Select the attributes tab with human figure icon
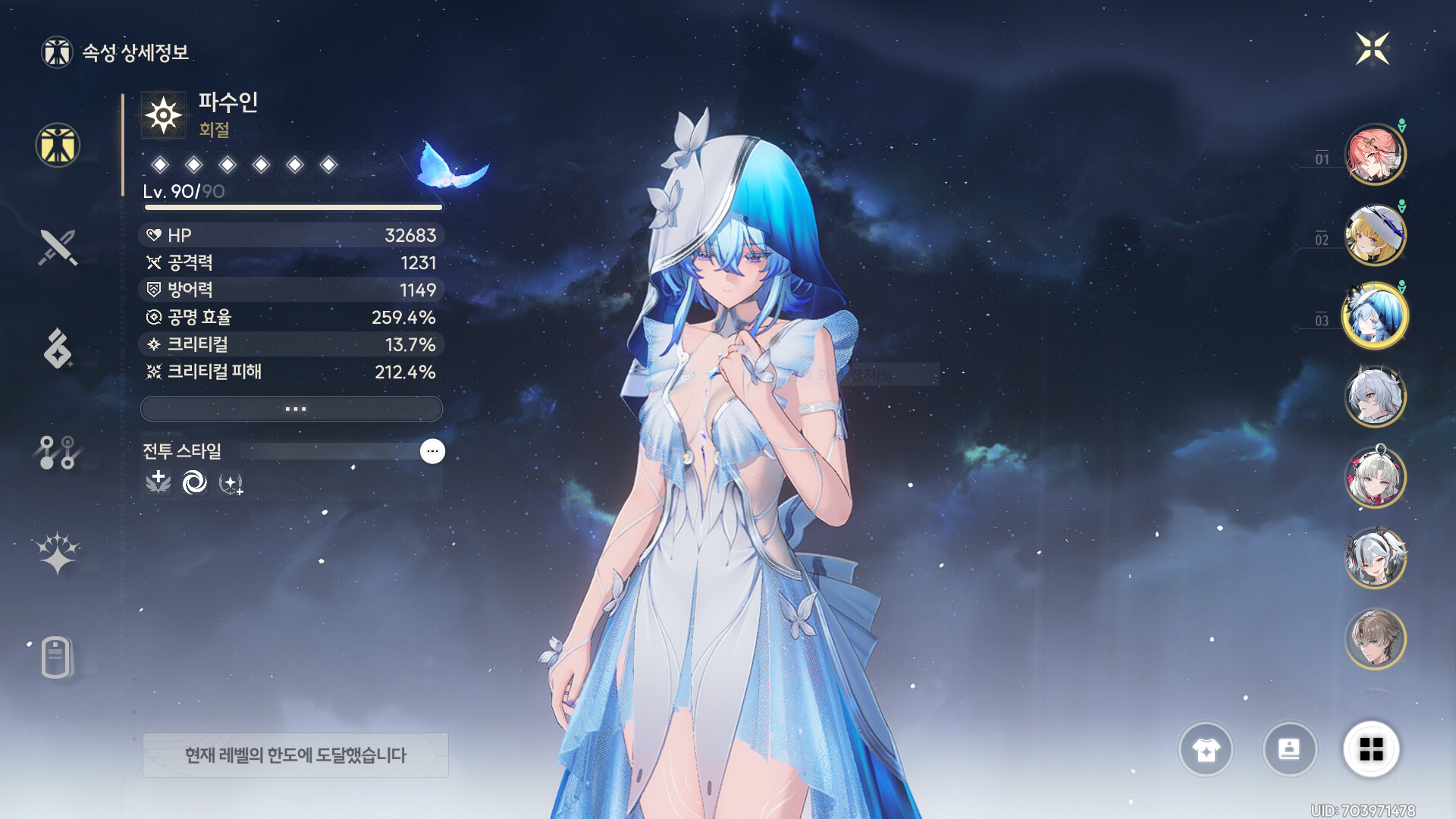Image resolution: width=1456 pixels, height=819 pixels. (58, 145)
